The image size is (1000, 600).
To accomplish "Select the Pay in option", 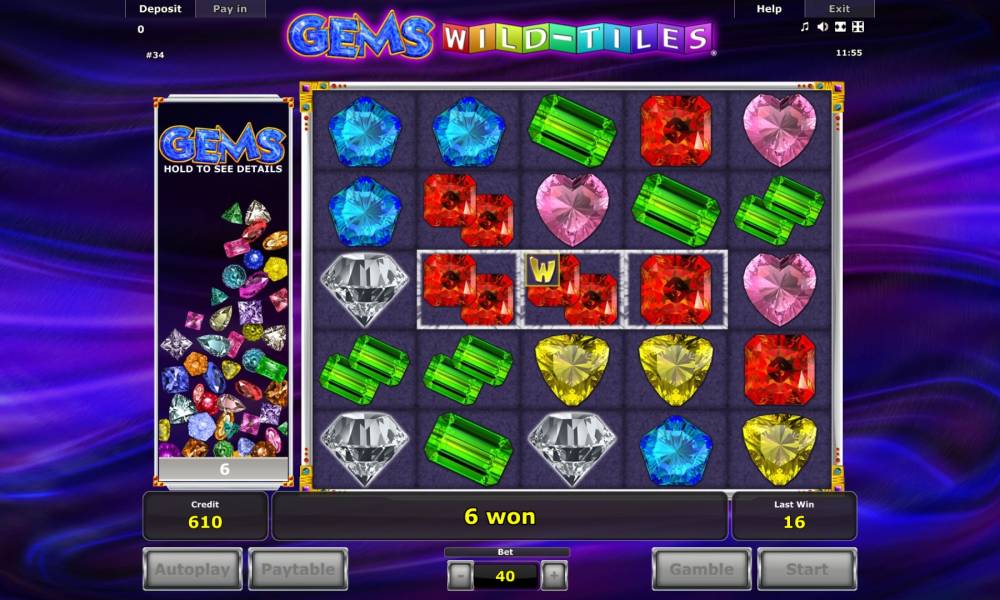I will pyautogui.click(x=229, y=9).
